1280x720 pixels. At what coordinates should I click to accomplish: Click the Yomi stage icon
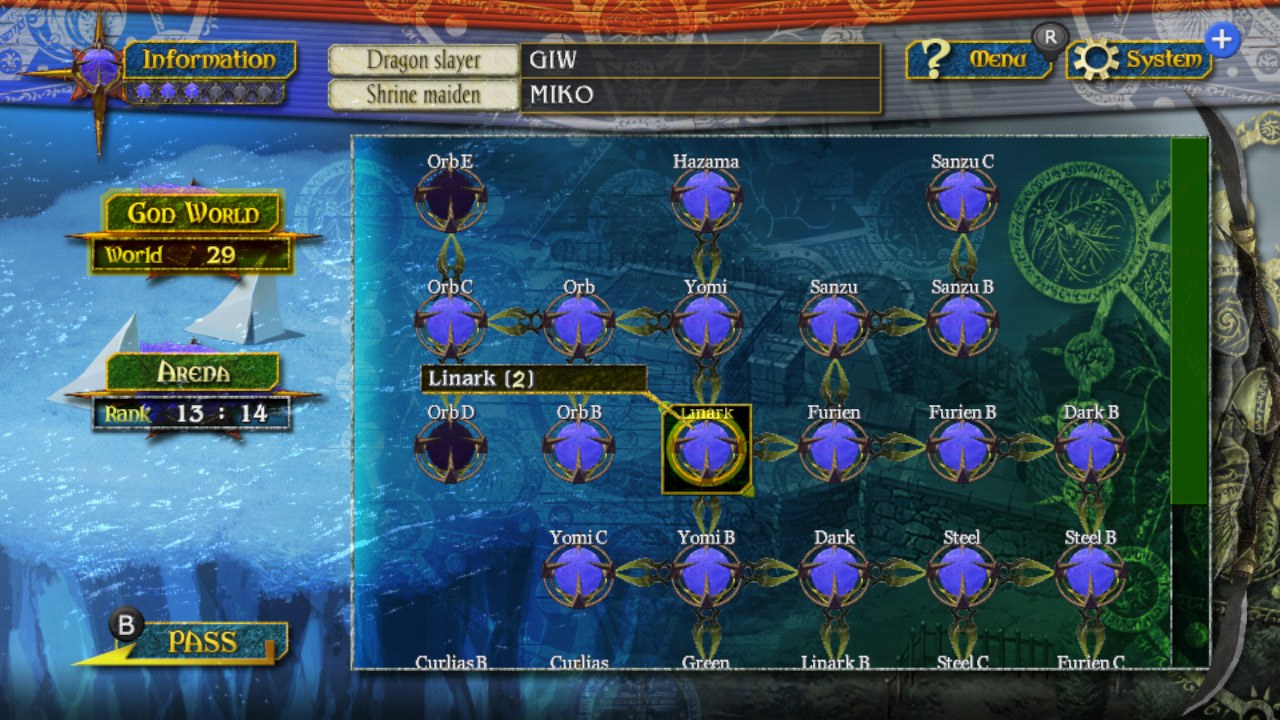[x=706, y=325]
